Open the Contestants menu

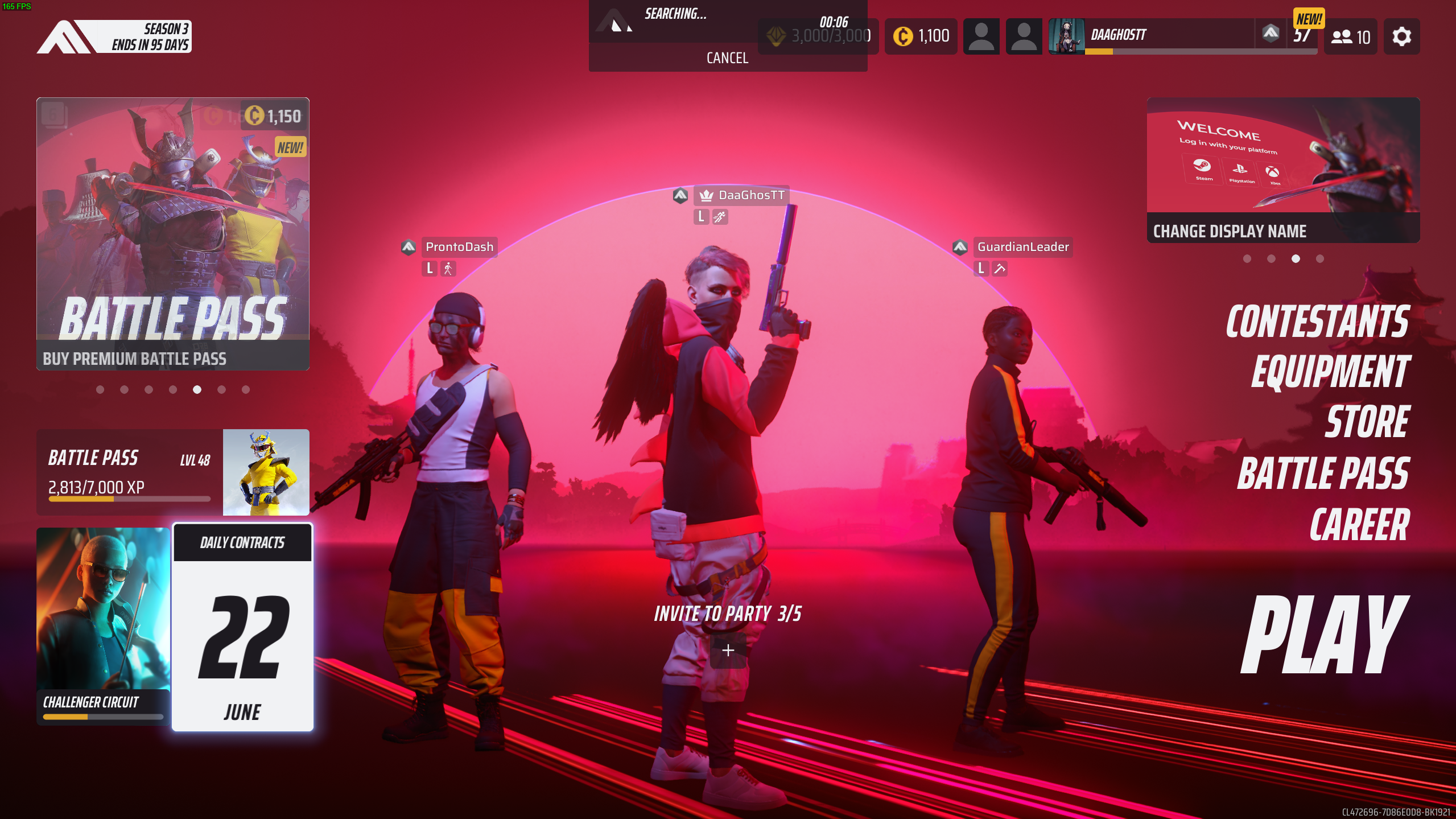click(1317, 322)
